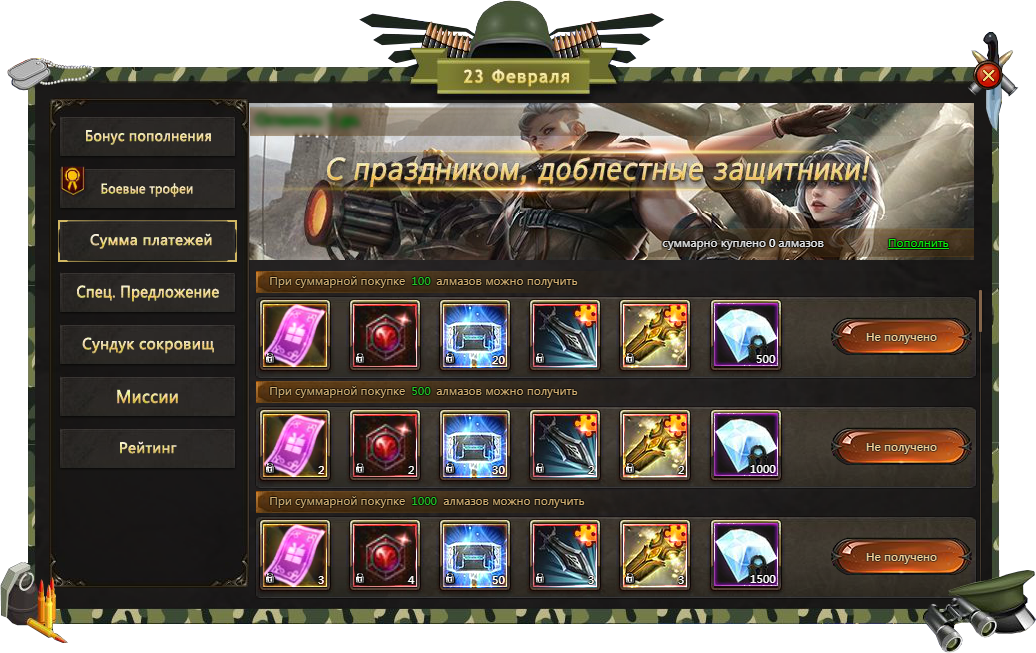
Task: Inspect the blue chest reward with quantity 20
Action: point(475,335)
